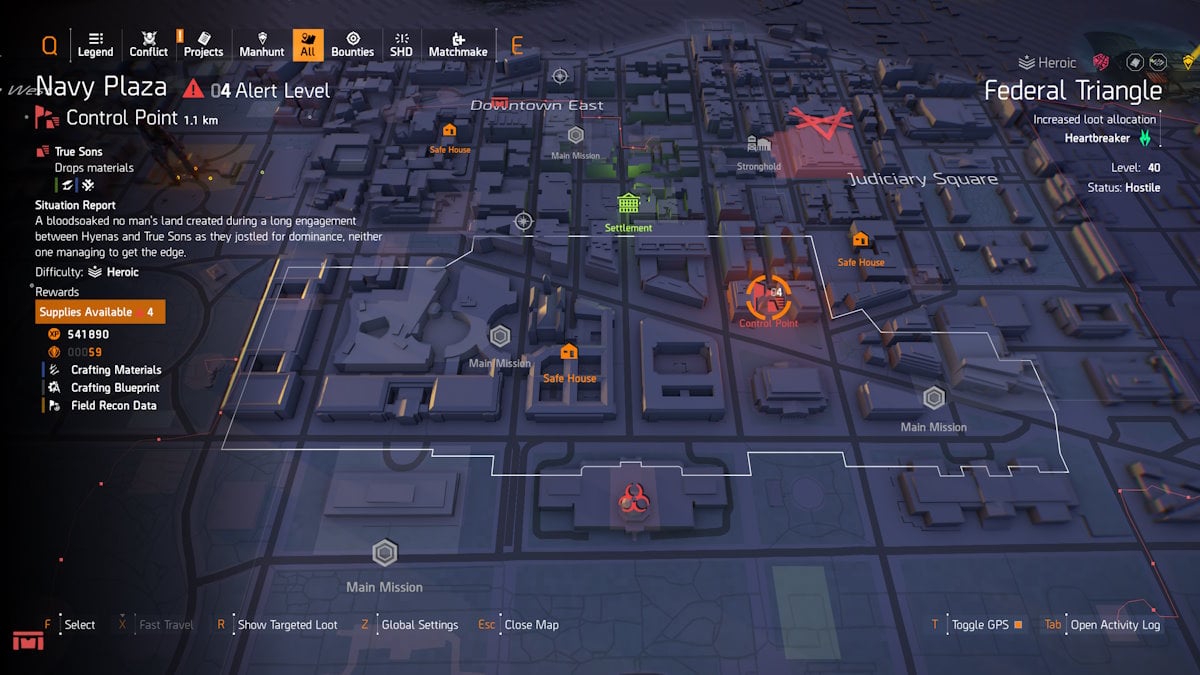Open the Matchmake tab

[458, 45]
